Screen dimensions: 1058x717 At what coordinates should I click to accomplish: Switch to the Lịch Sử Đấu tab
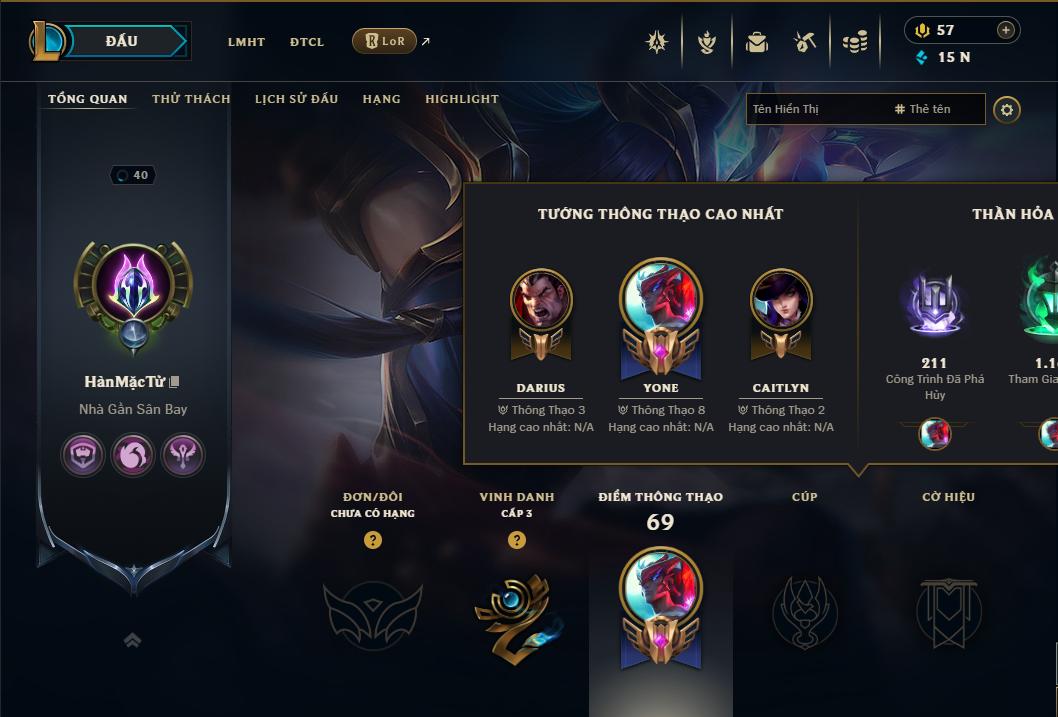pos(296,99)
